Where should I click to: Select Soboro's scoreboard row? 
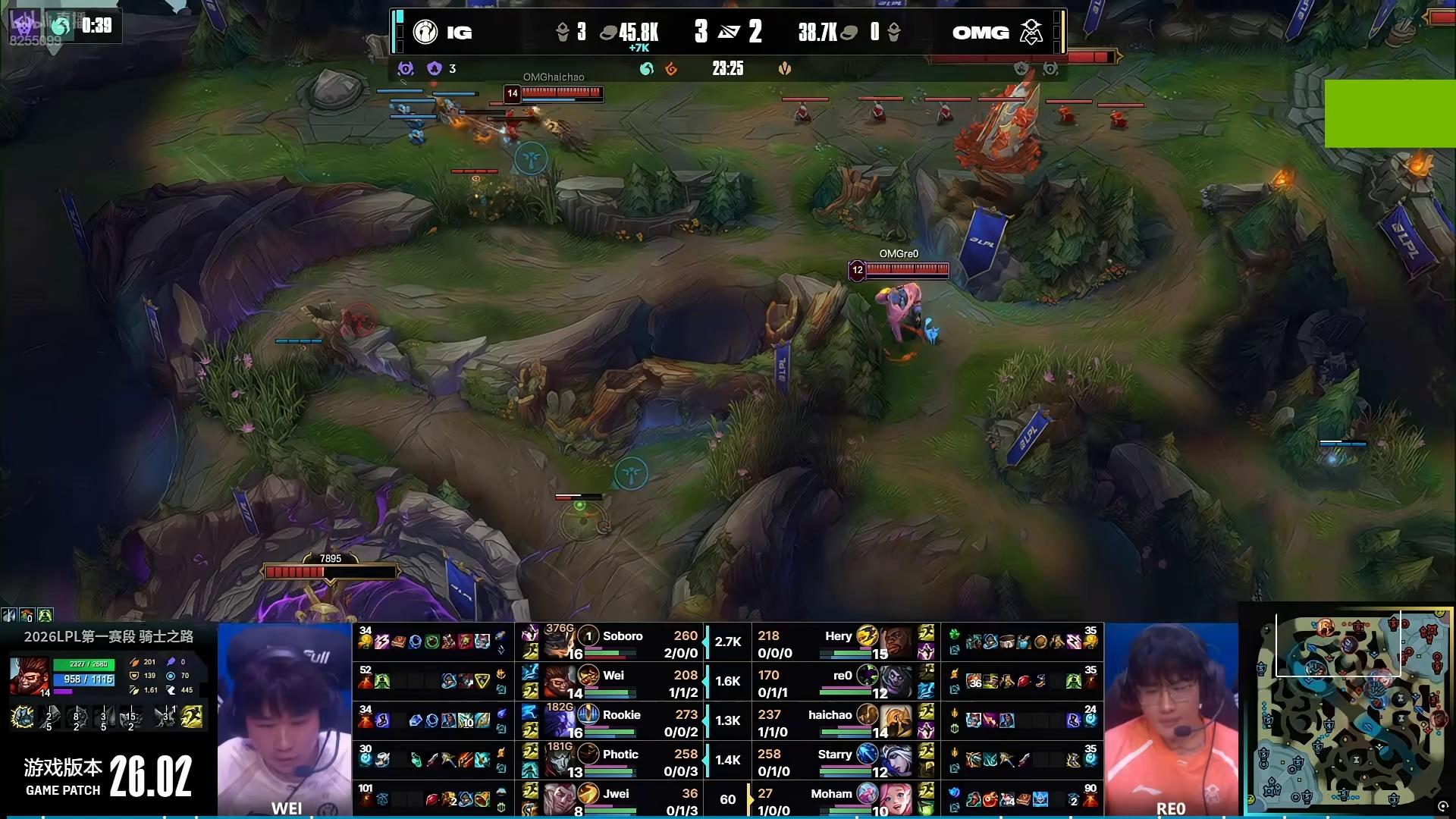(622, 643)
